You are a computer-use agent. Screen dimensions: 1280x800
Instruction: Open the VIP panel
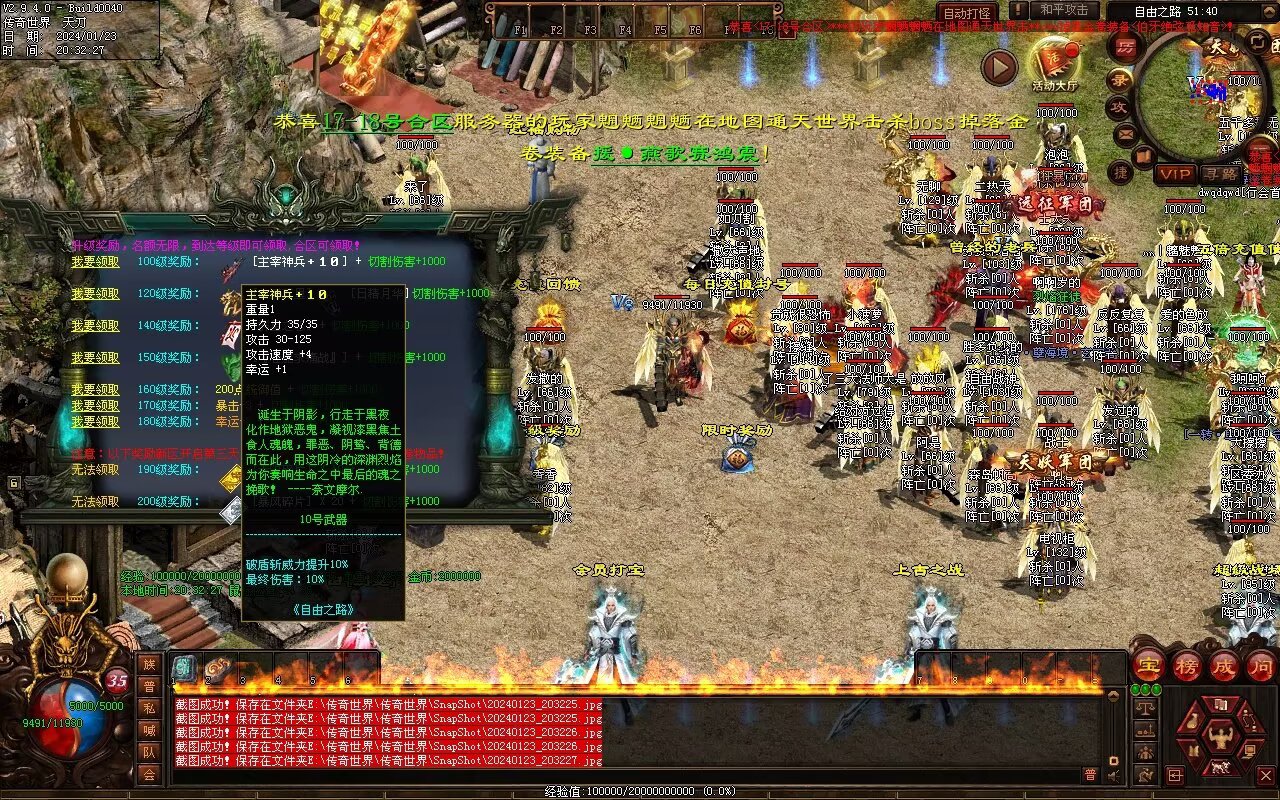pos(1174,174)
